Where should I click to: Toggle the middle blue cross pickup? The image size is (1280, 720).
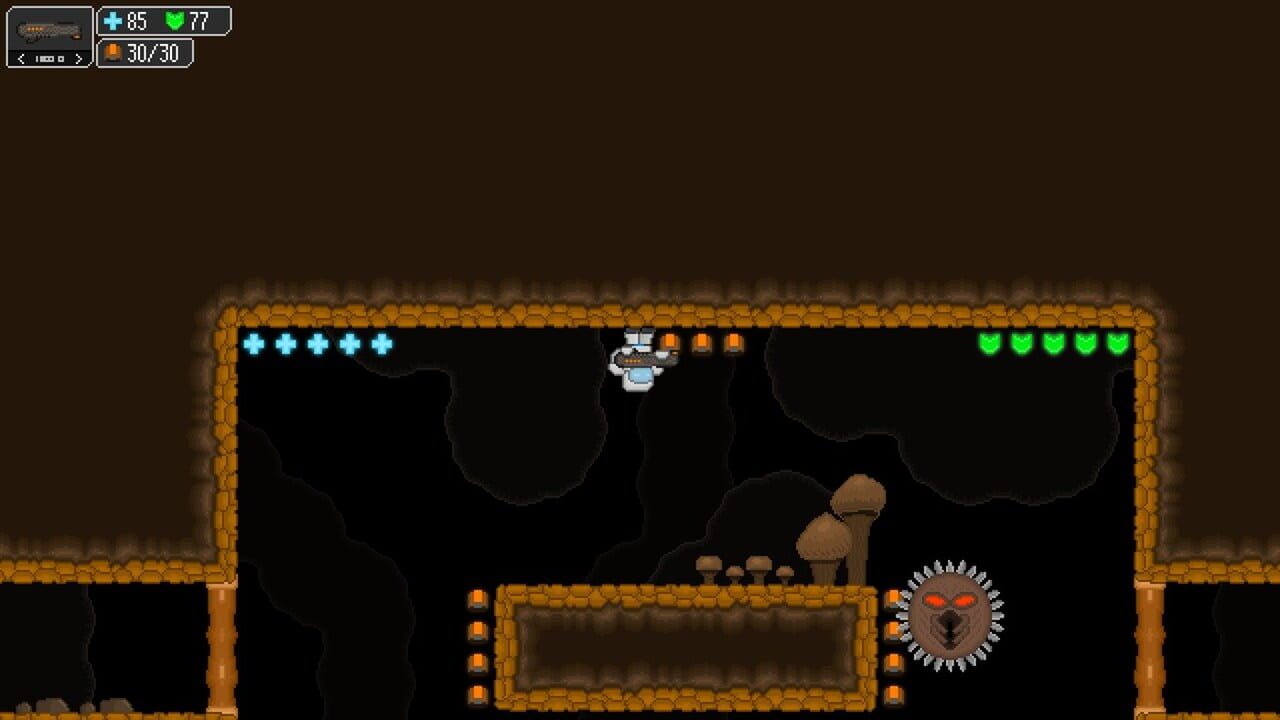[x=318, y=343]
